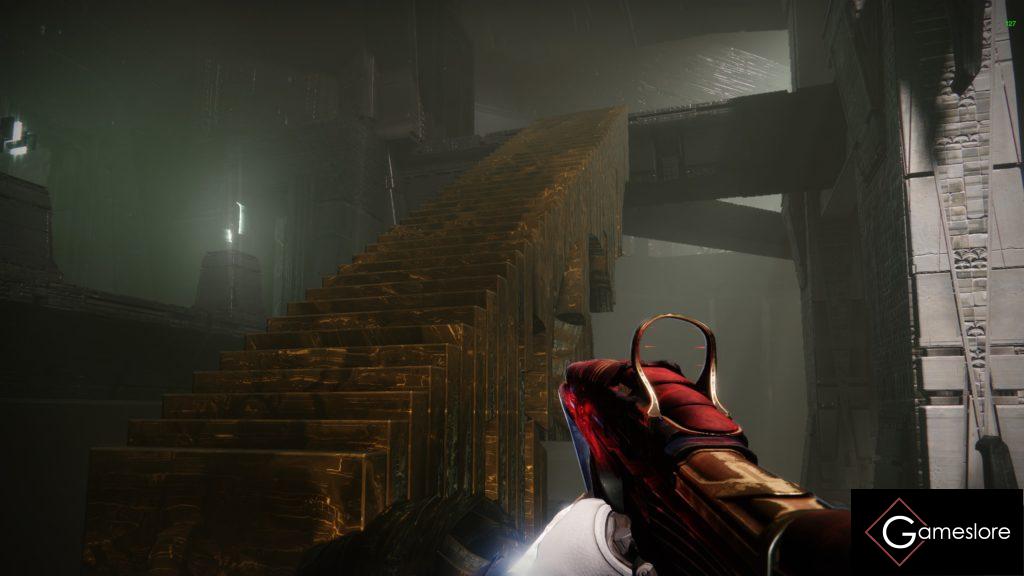Click the Gameslore watermark logo
Viewport: 1024px width, 576px height.
[x=936, y=532]
